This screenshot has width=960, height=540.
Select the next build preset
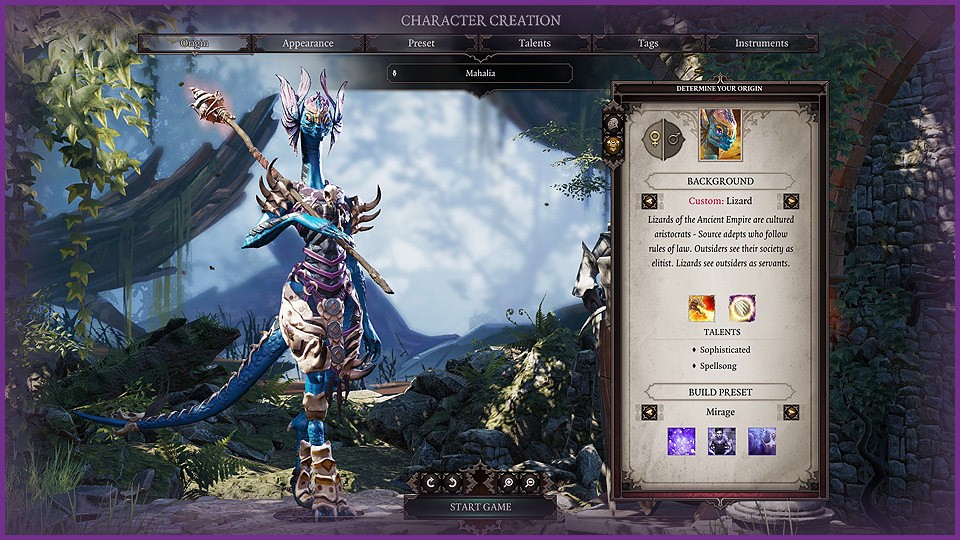point(791,412)
